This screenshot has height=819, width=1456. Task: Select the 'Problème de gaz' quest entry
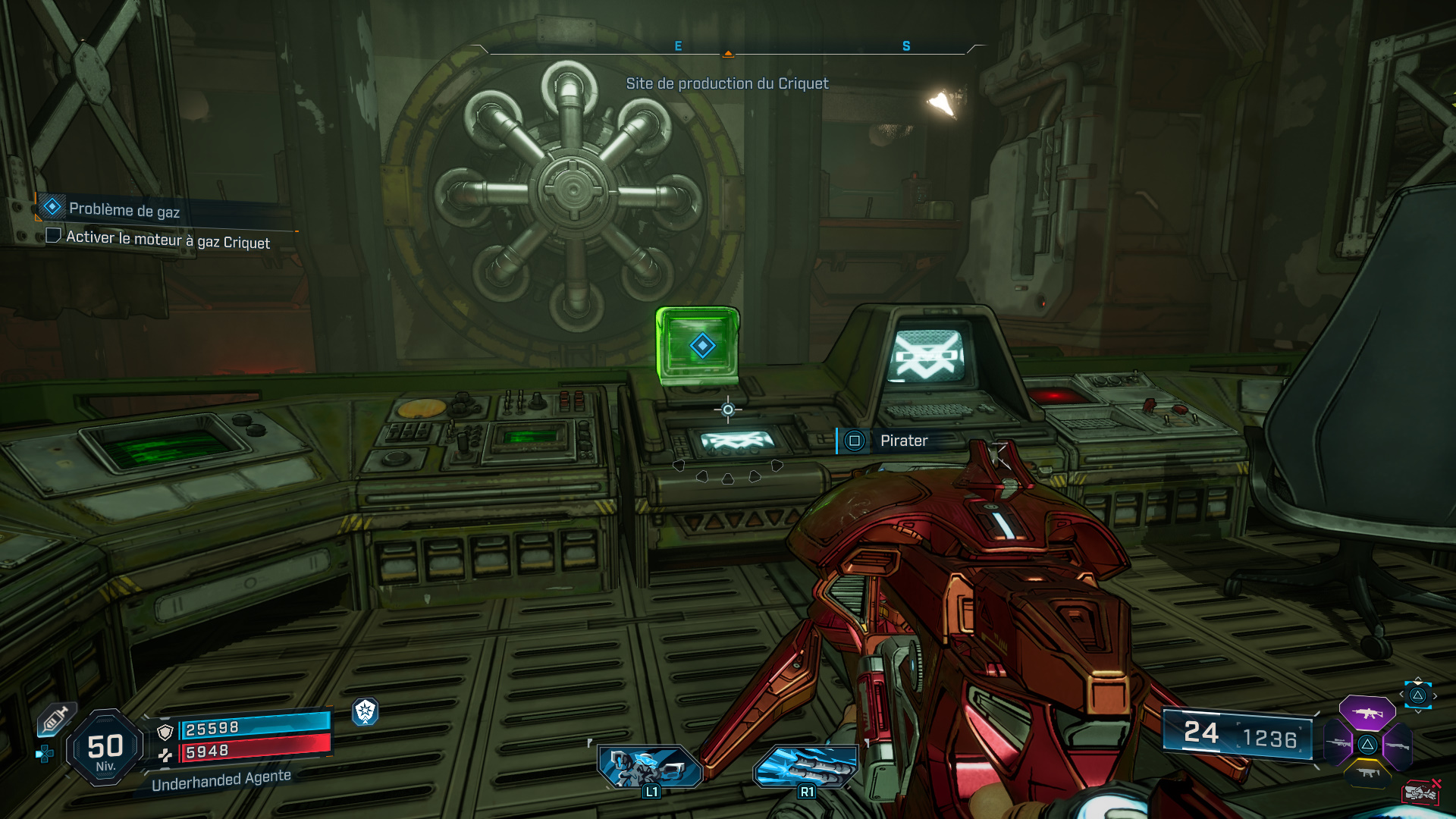point(124,210)
